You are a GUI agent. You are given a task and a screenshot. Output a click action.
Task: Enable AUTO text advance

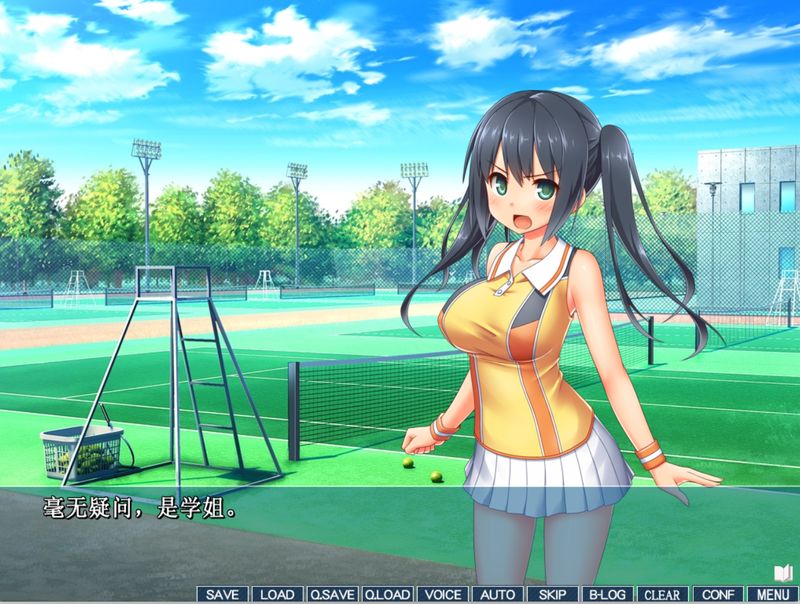(497, 594)
